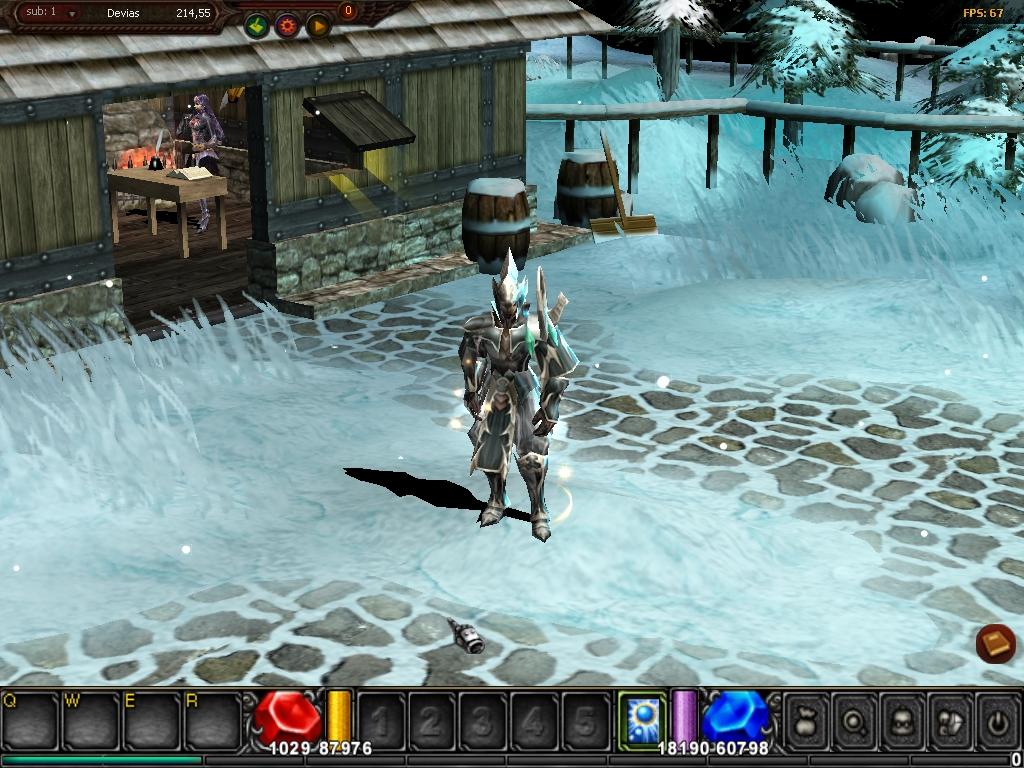Select the W hotkey slot
This screenshot has height=768, width=1024.
91,720
